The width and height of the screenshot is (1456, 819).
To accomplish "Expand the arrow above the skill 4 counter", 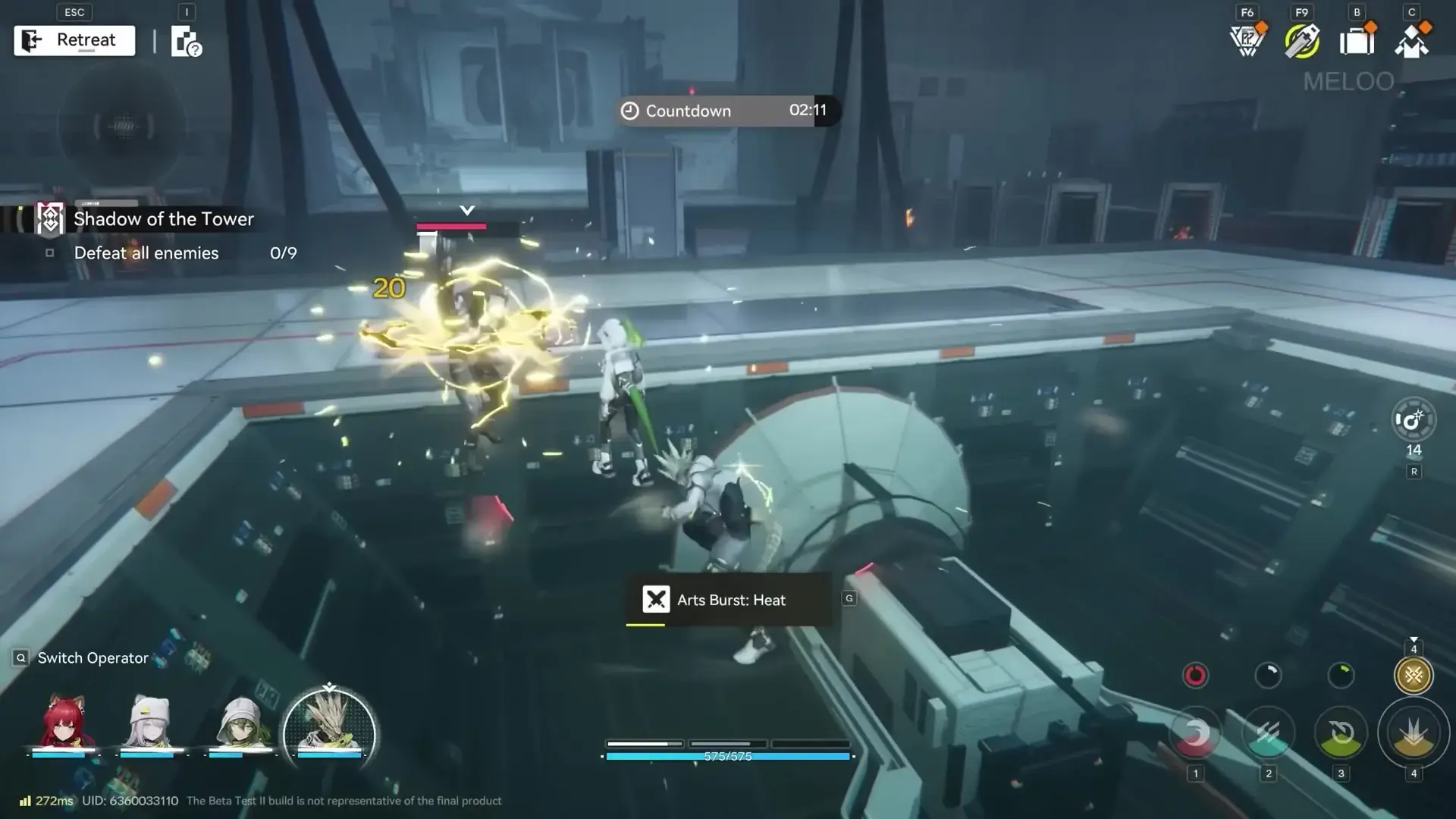I will [x=1414, y=639].
